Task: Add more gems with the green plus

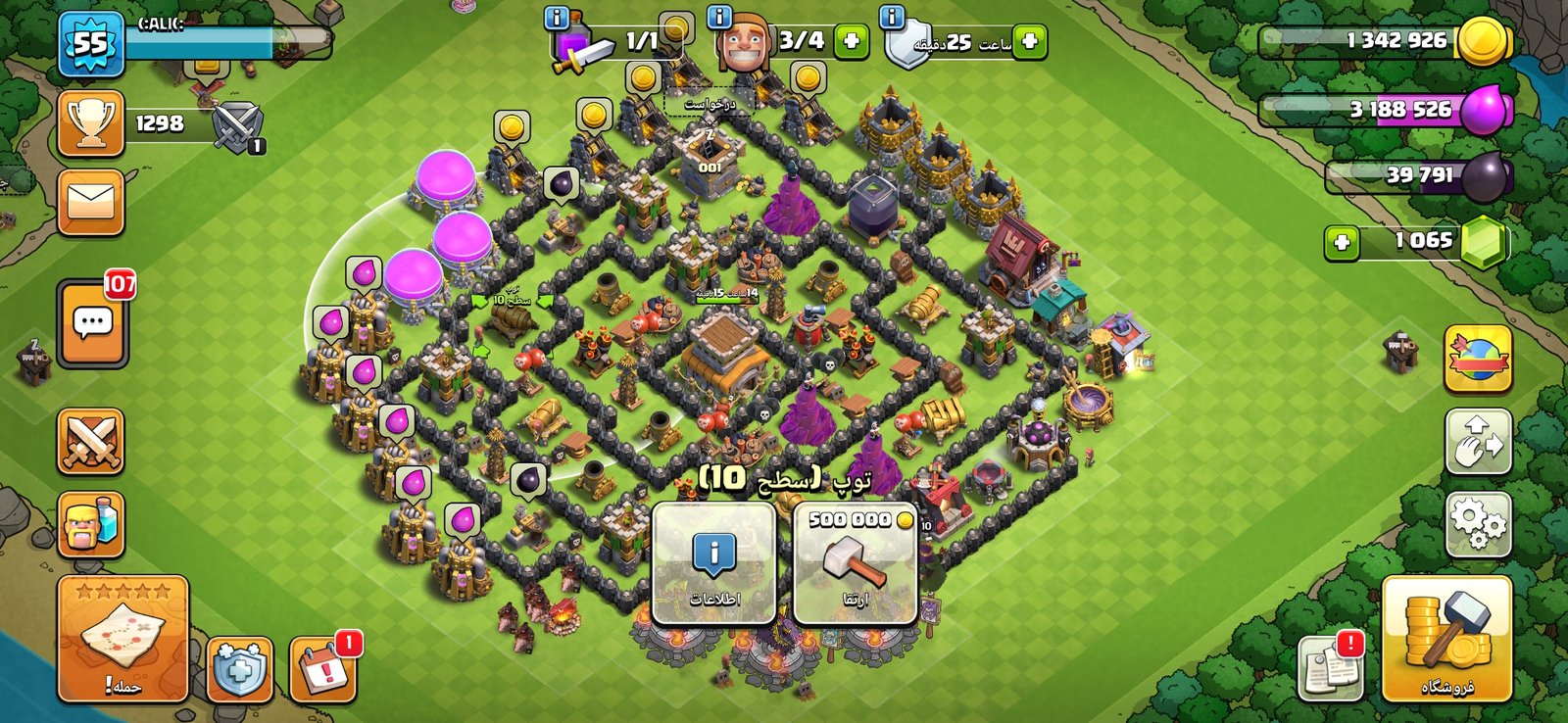Action: (x=1342, y=242)
